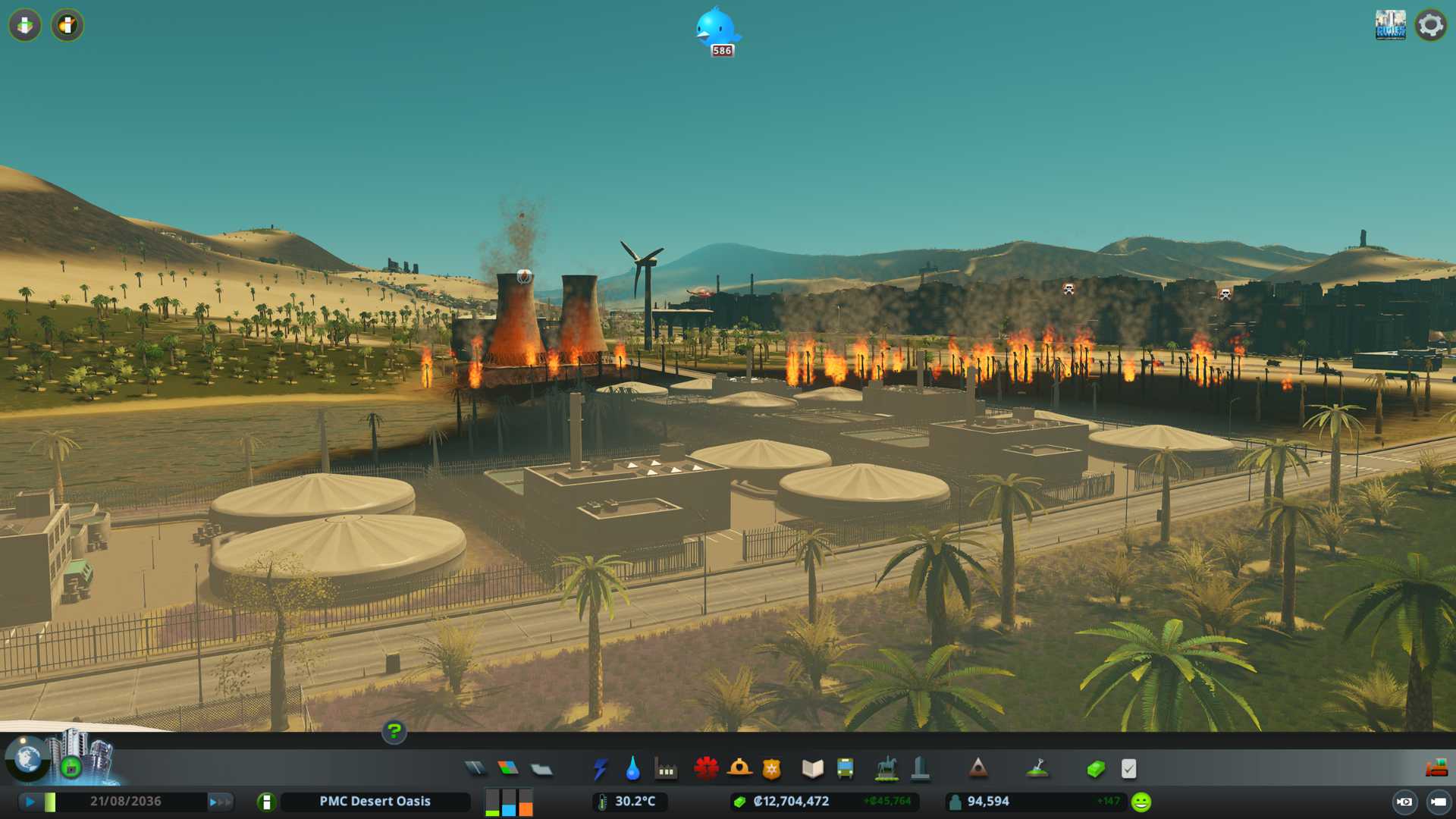Image resolution: width=1456 pixels, height=819 pixels.
Task: Open the city Policies checklist panel
Action: tap(1128, 769)
